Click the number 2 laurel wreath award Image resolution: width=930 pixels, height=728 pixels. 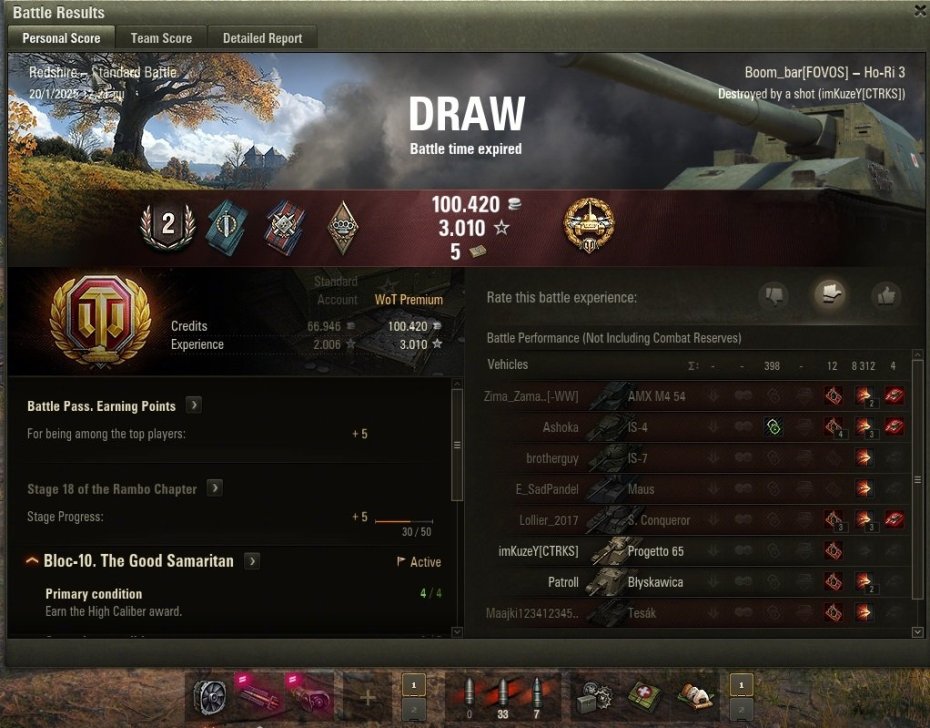(x=167, y=225)
